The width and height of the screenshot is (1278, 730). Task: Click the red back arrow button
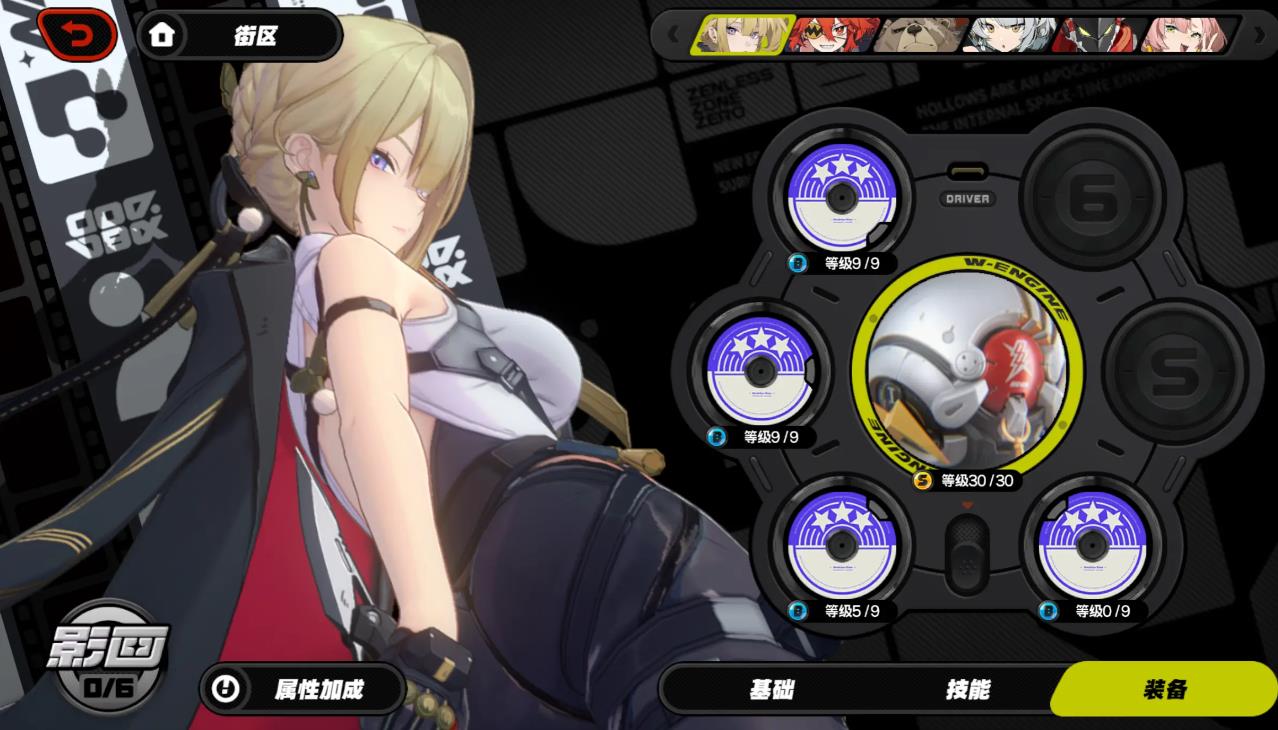[x=77, y=34]
